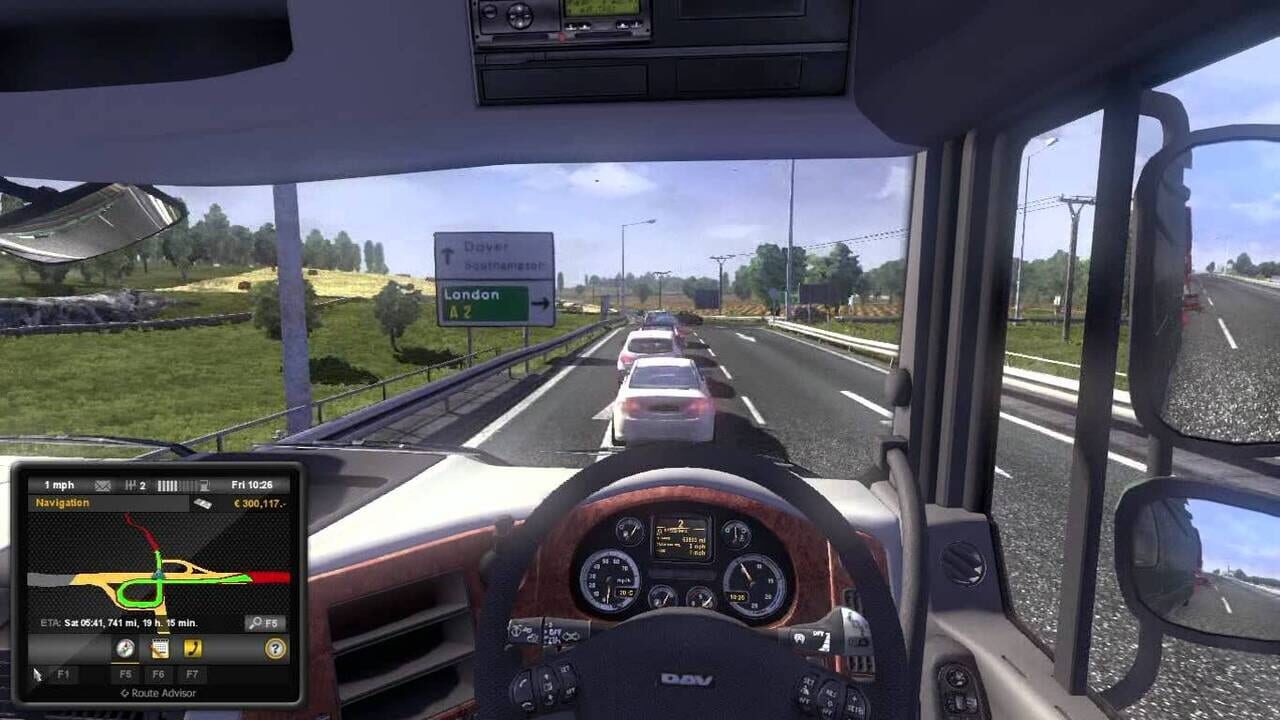Switch to the F6 diagnostics tab
This screenshot has width=1280, height=720.
click(x=160, y=674)
